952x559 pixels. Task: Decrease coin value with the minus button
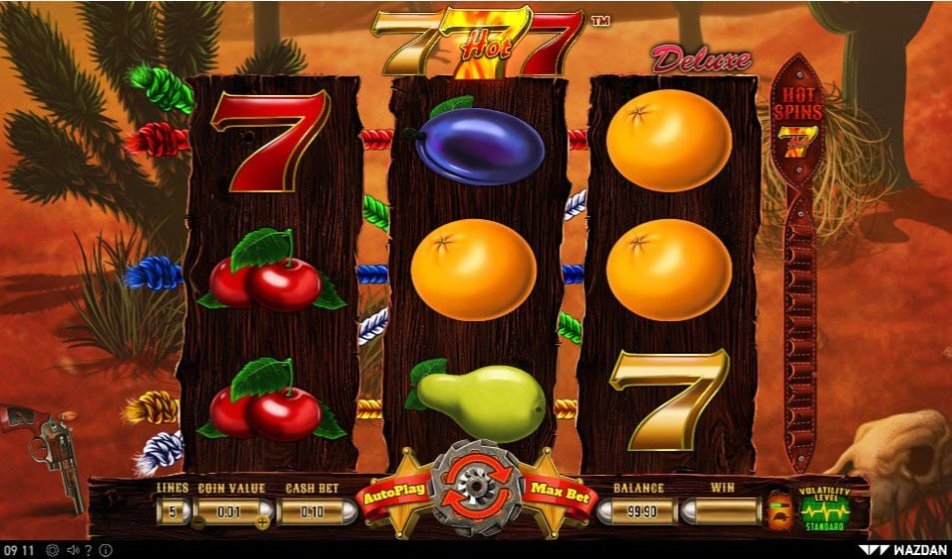[199, 520]
